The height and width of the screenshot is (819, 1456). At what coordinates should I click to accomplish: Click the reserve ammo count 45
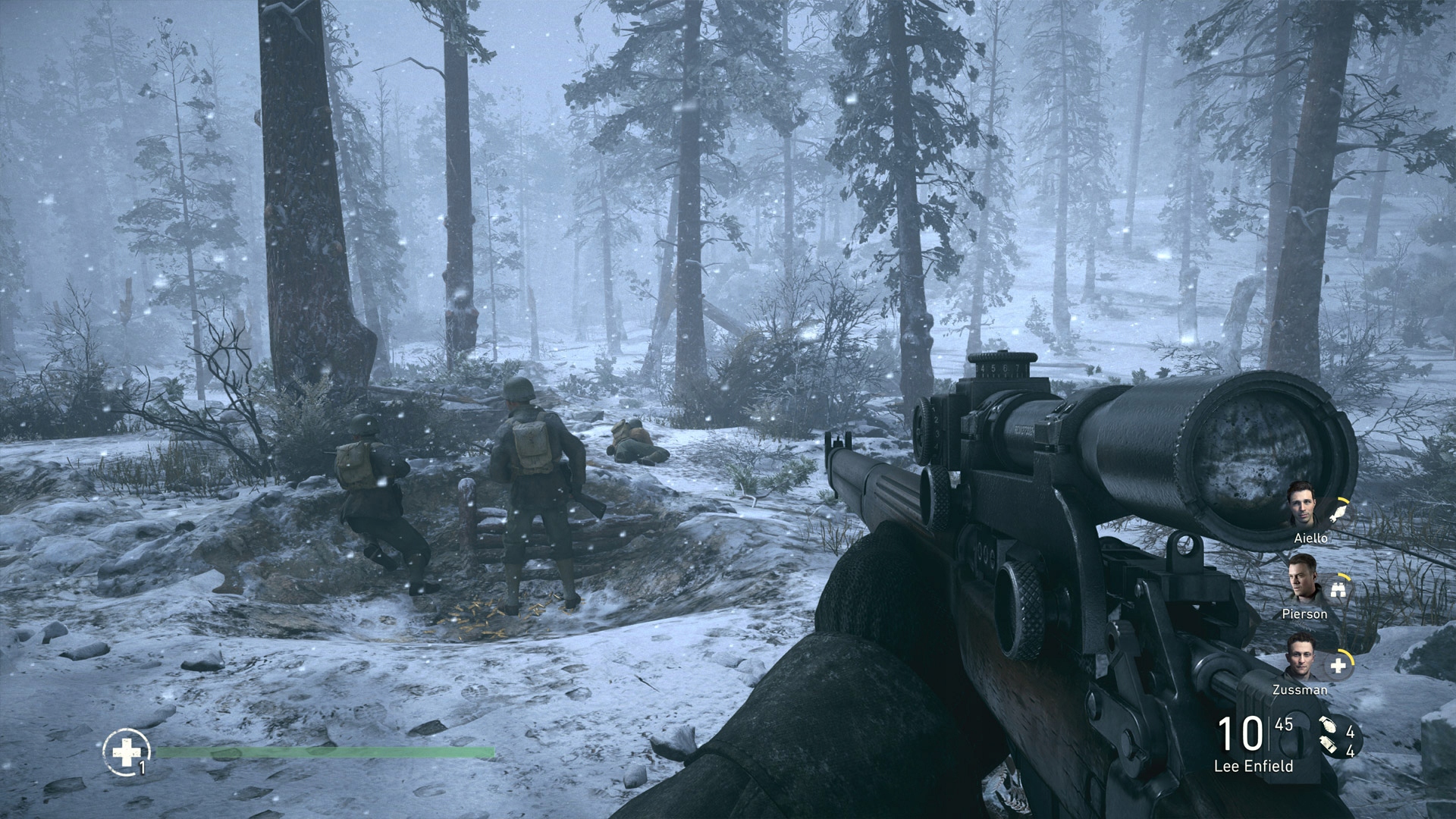tap(1282, 724)
